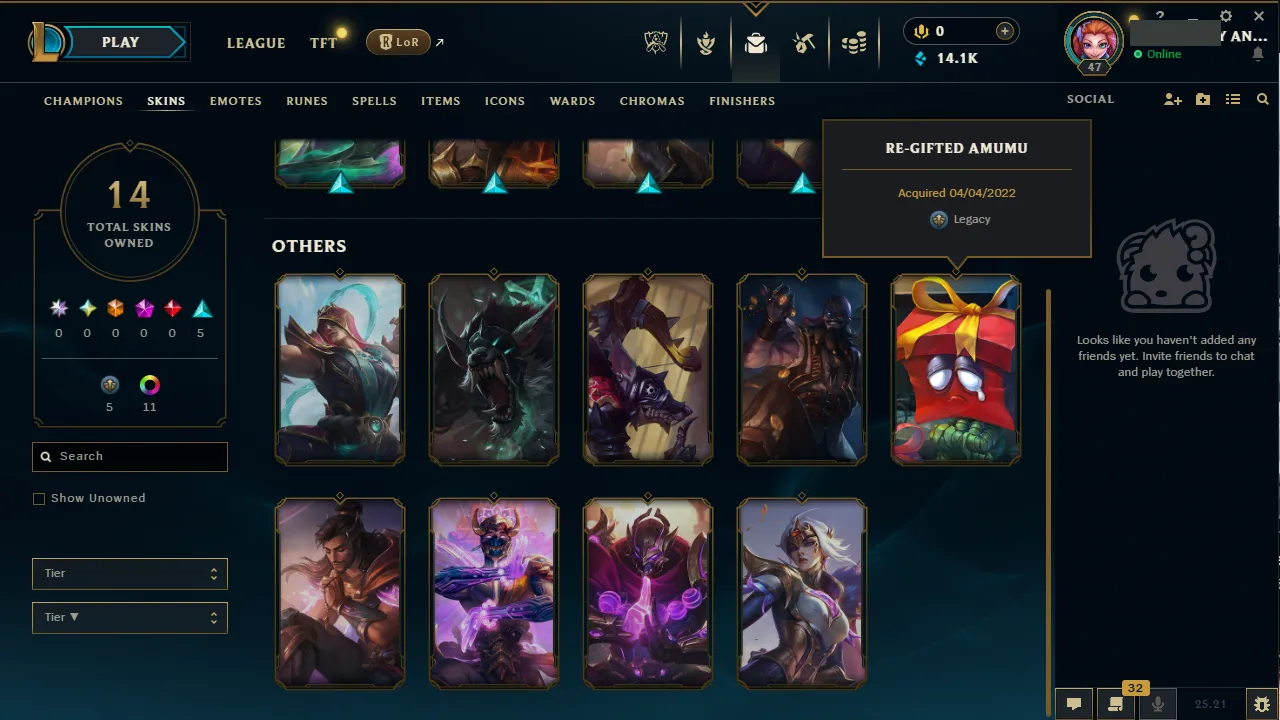1280x720 pixels.
Task: Select LEAGUE in the top menu
Action: (256, 43)
